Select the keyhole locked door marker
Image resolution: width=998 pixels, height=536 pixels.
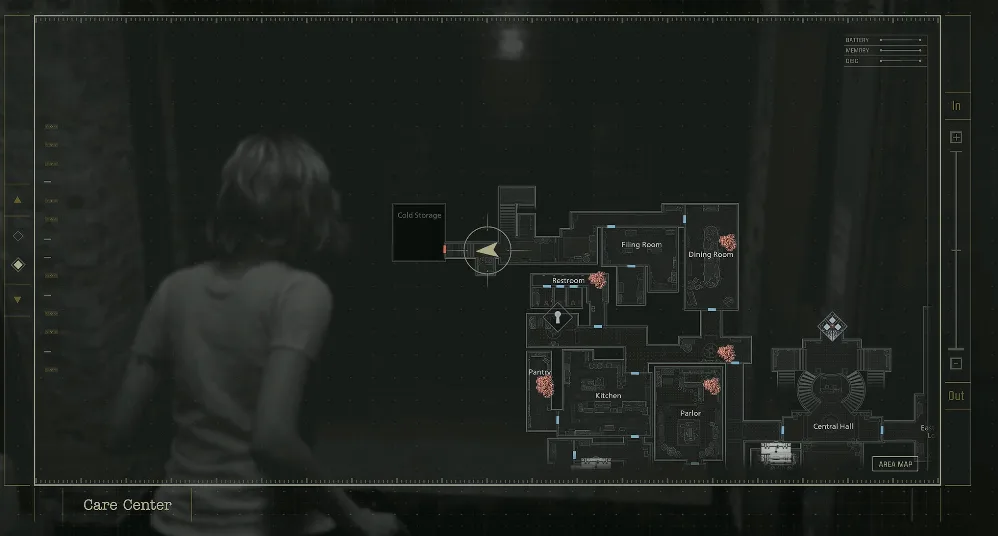point(558,319)
